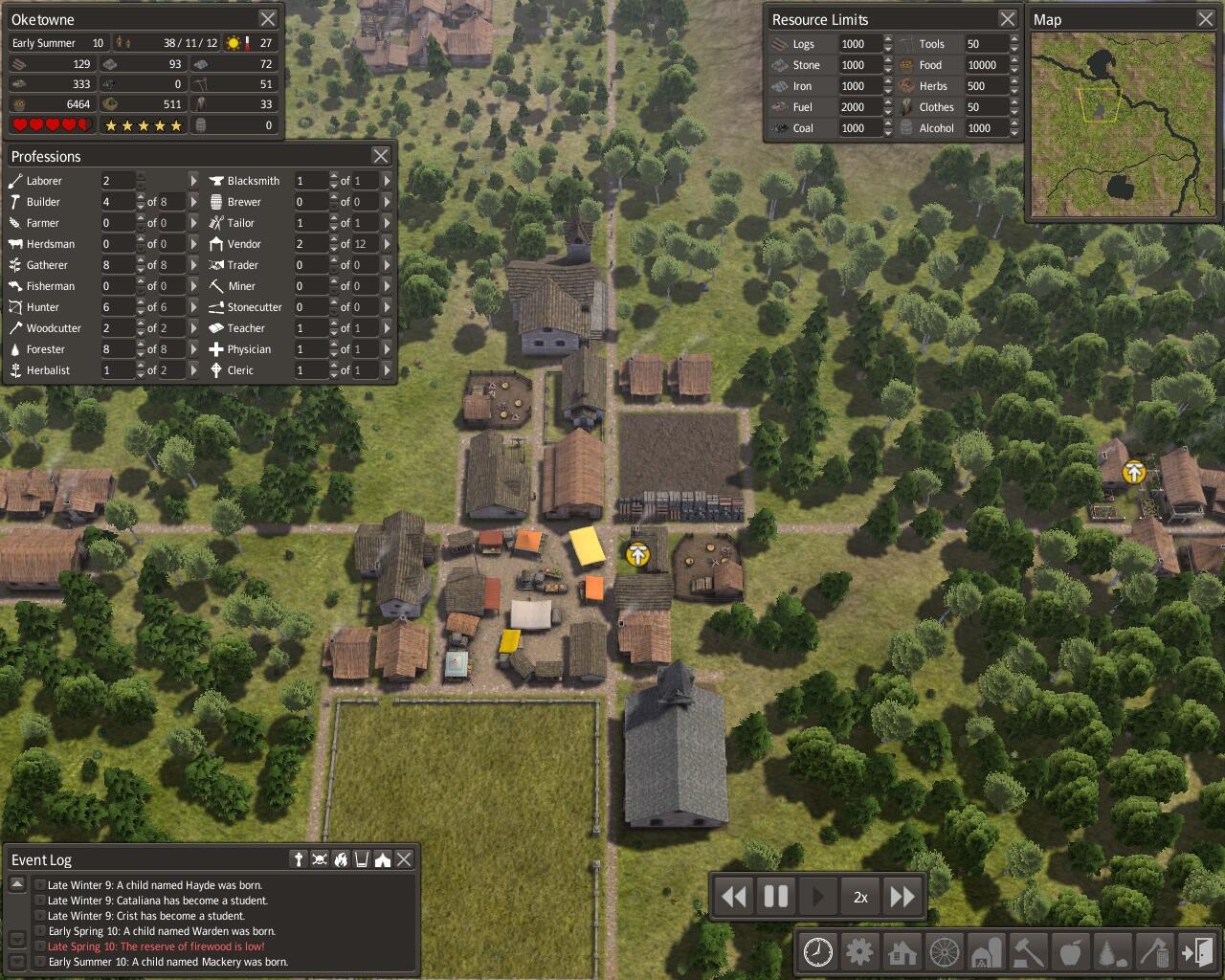Toggle the fire events filter in Event Log
1225x980 pixels.
coord(341,859)
